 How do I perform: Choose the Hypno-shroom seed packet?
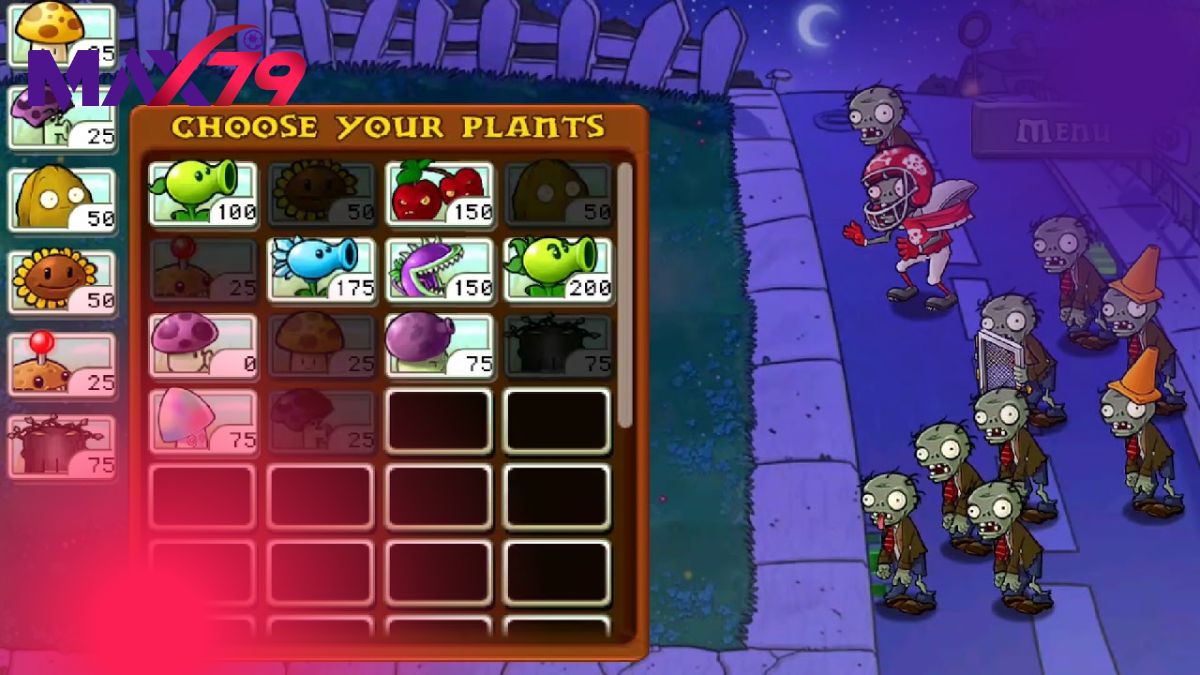[203, 422]
